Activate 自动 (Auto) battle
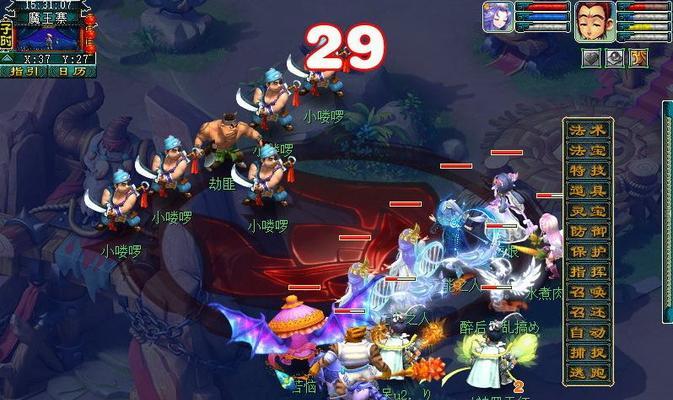The width and height of the screenshot is (673, 400). click(587, 331)
